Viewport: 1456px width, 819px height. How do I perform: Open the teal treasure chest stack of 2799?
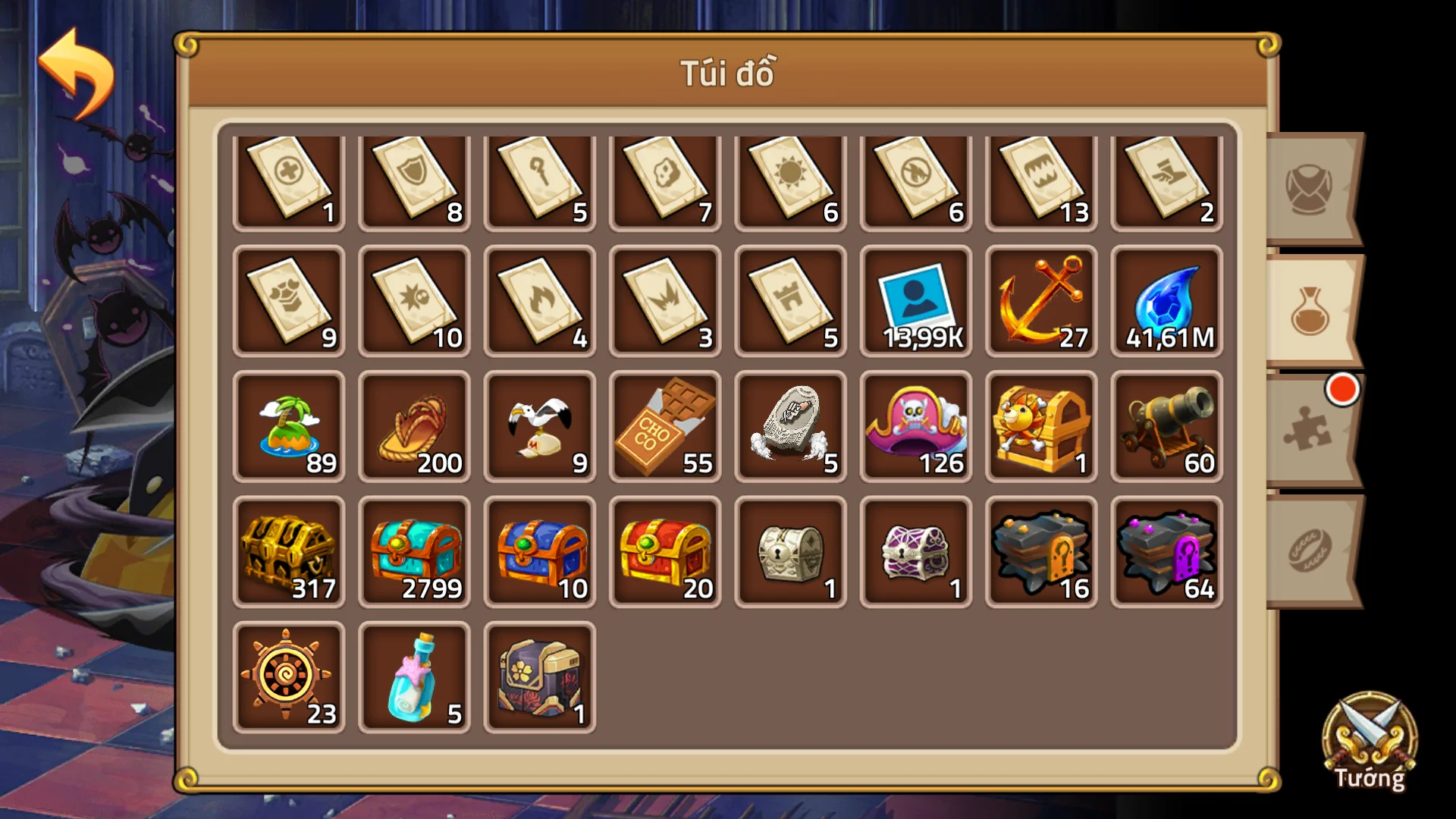(x=414, y=551)
